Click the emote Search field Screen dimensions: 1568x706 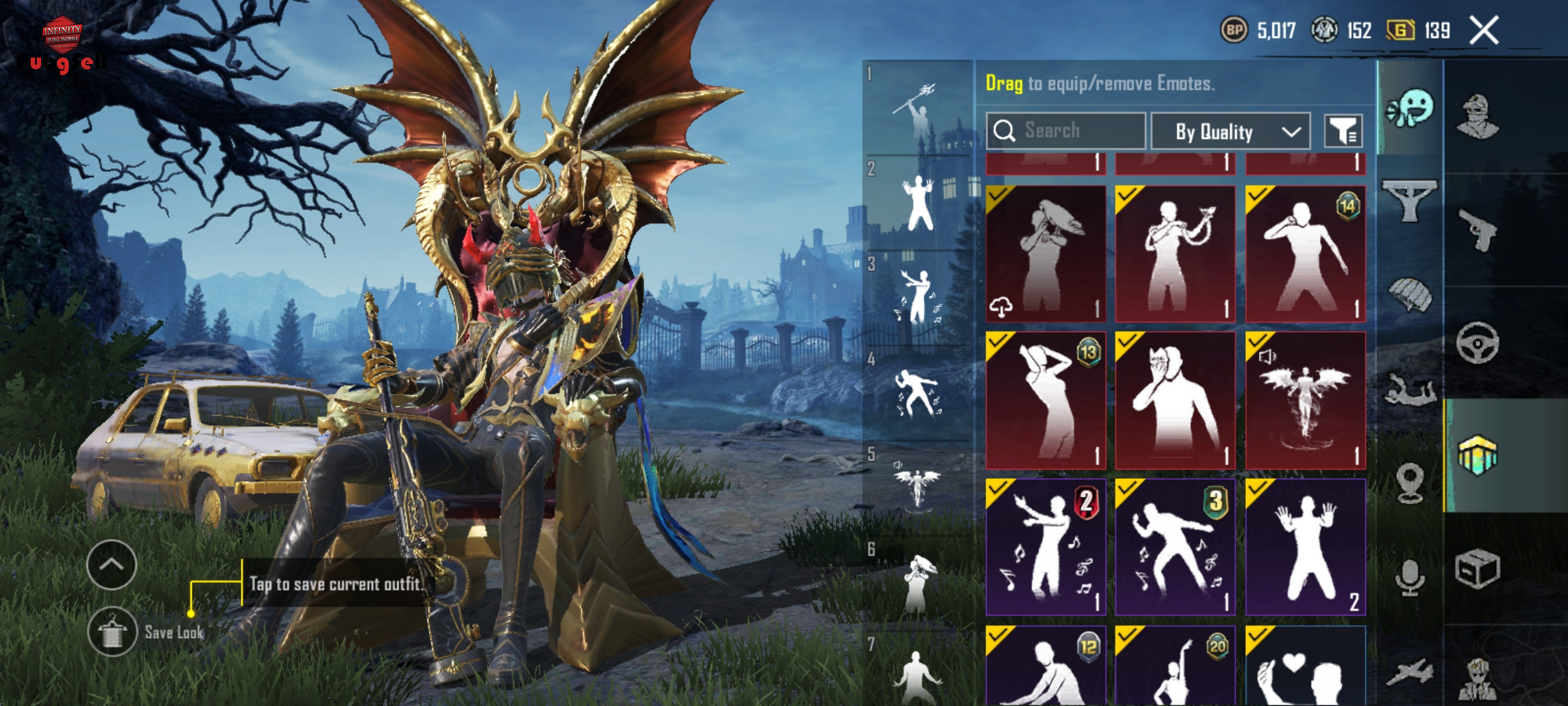(x=1066, y=131)
